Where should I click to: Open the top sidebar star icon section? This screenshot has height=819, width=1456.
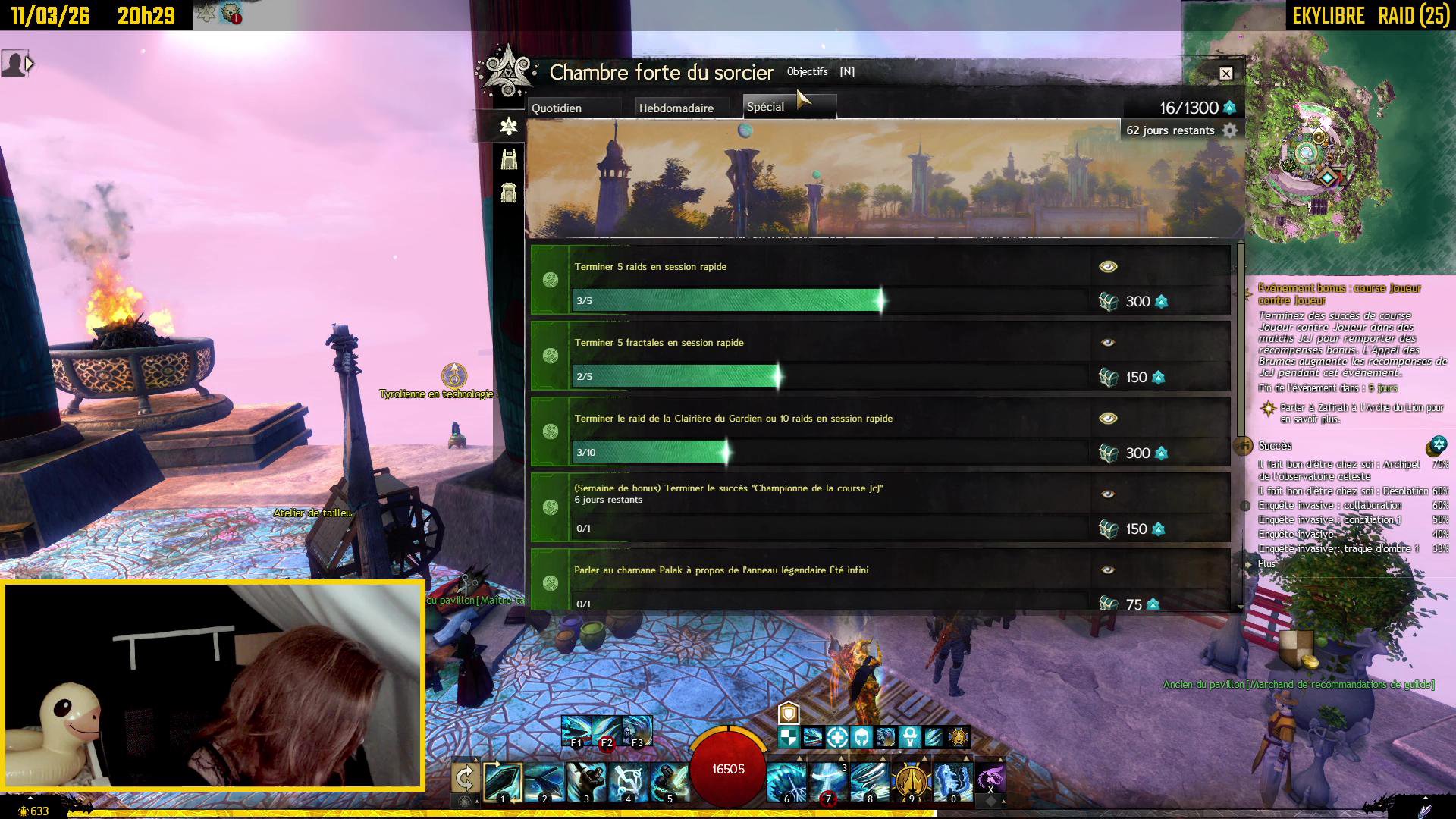click(509, 126)
